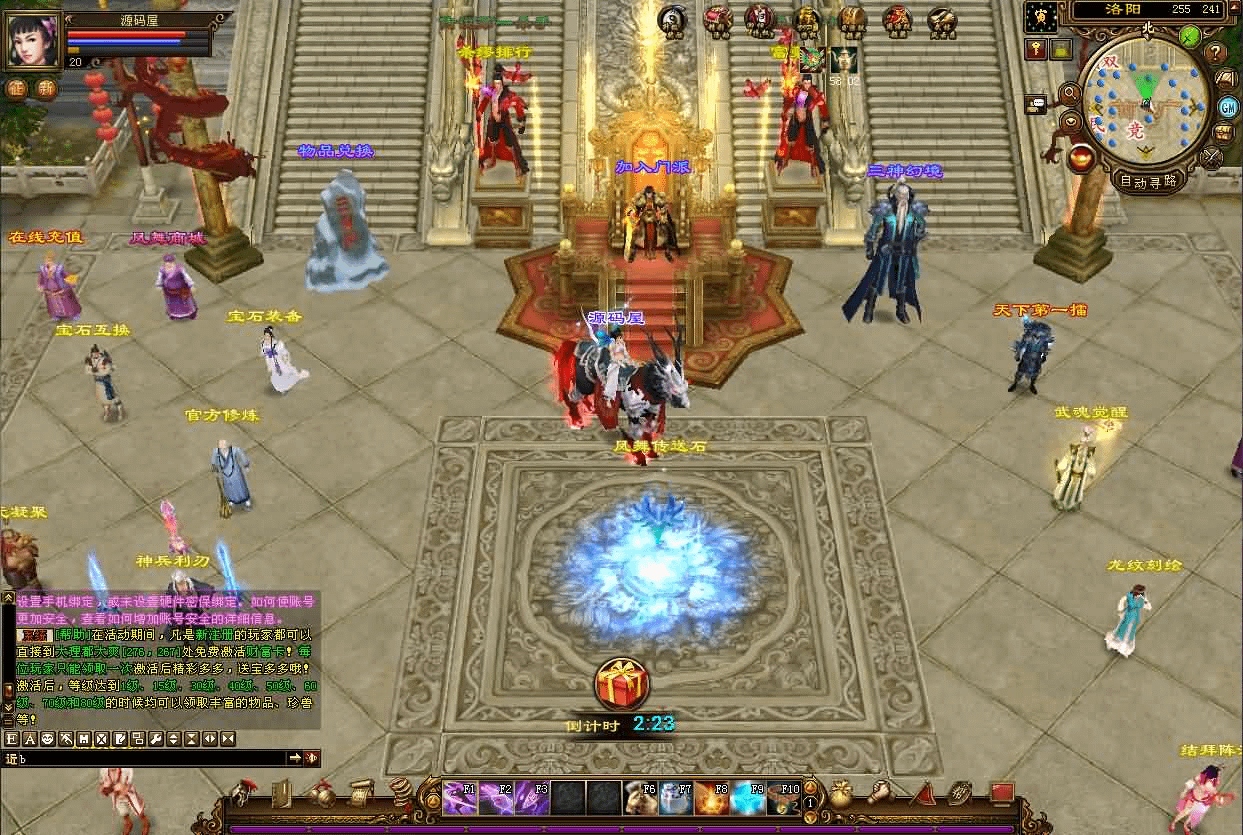The image size is (1243, 835).
Task: Click the red square icon on bottom bar
Action: click(x=1002, y=794)
